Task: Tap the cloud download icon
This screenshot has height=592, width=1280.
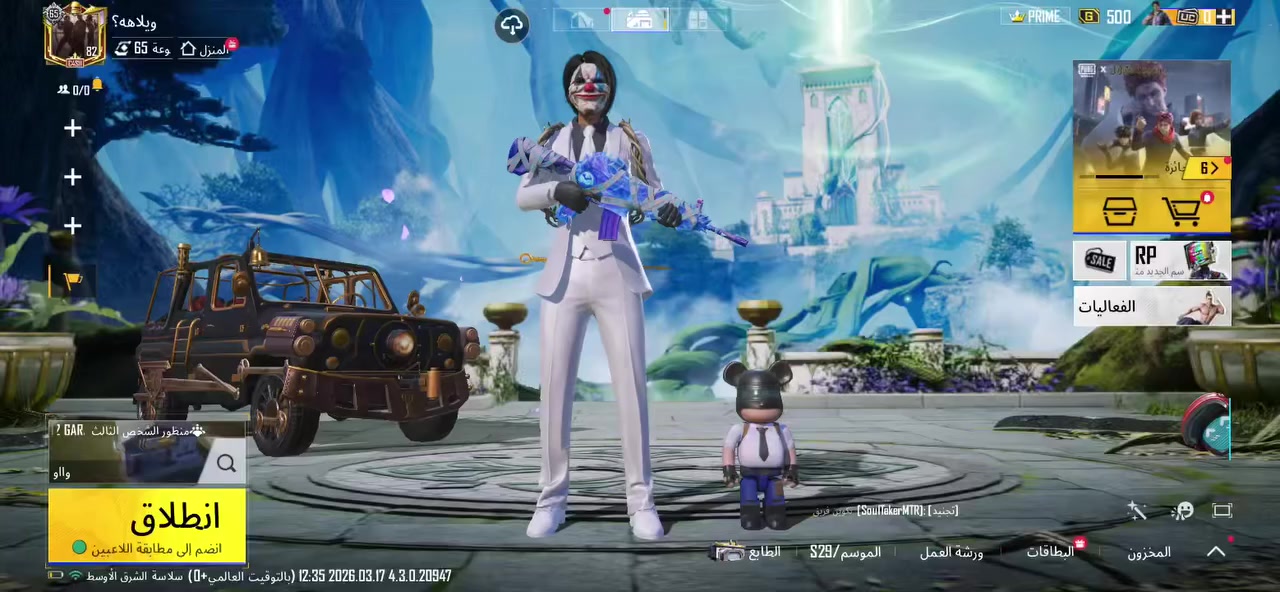Action: 512,25
